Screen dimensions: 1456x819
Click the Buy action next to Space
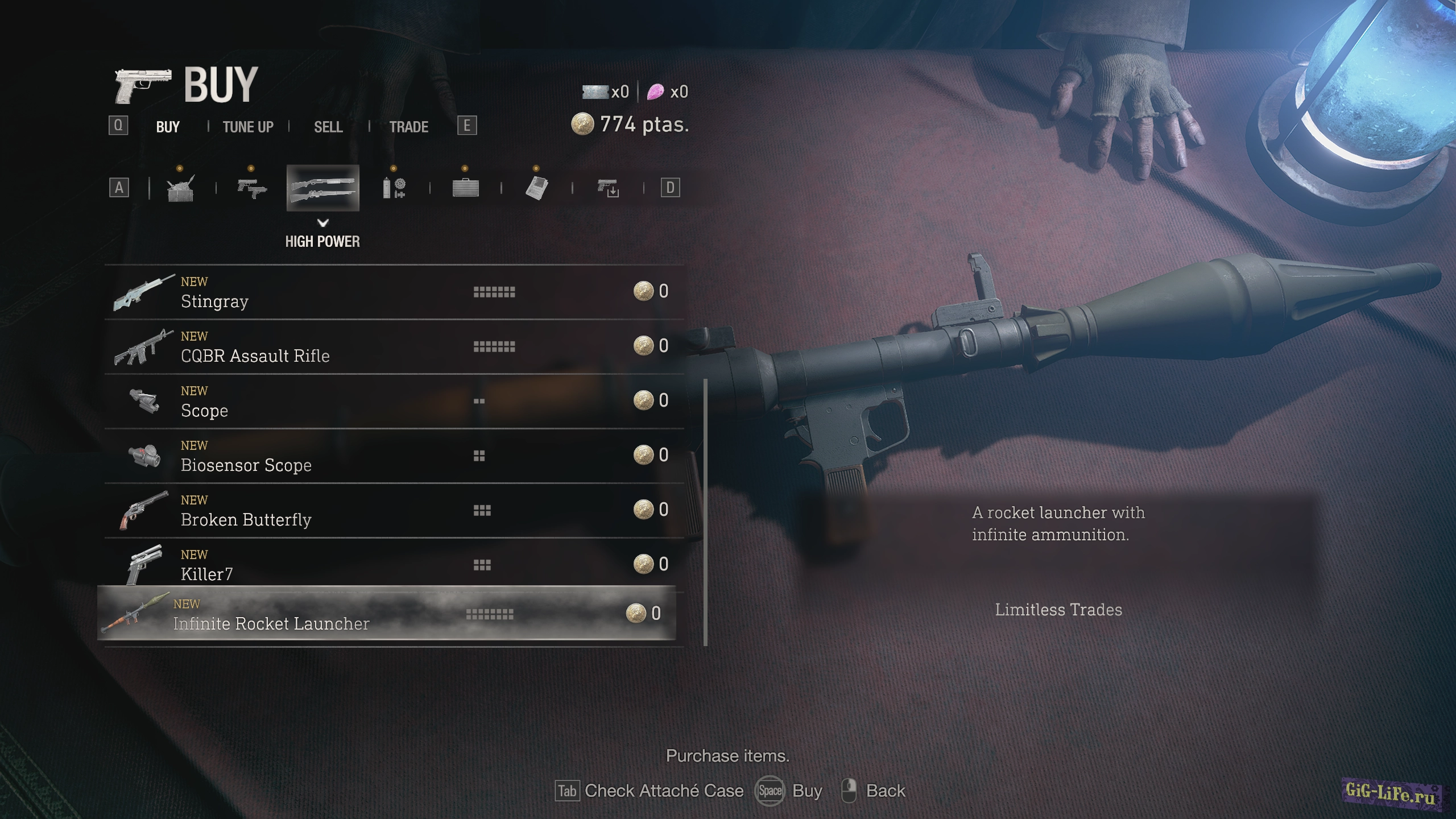click(806, 791)
